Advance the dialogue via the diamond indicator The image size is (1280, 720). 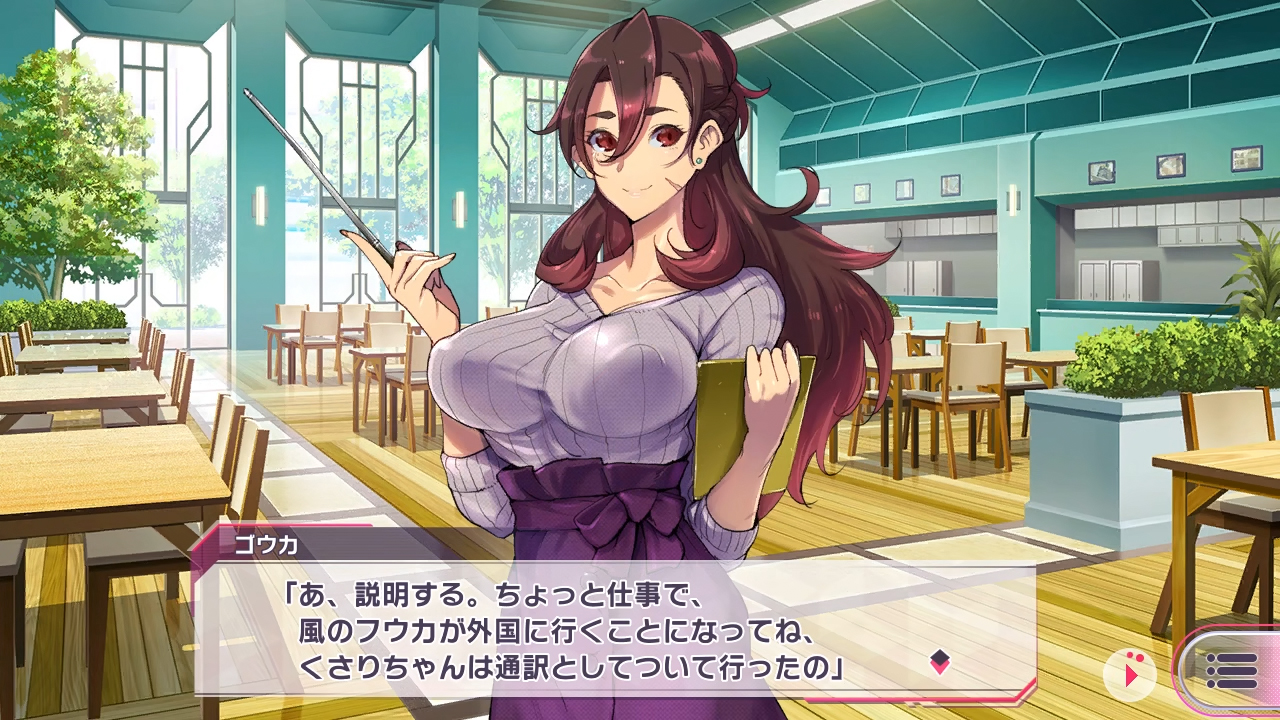(x=939, y=661)
